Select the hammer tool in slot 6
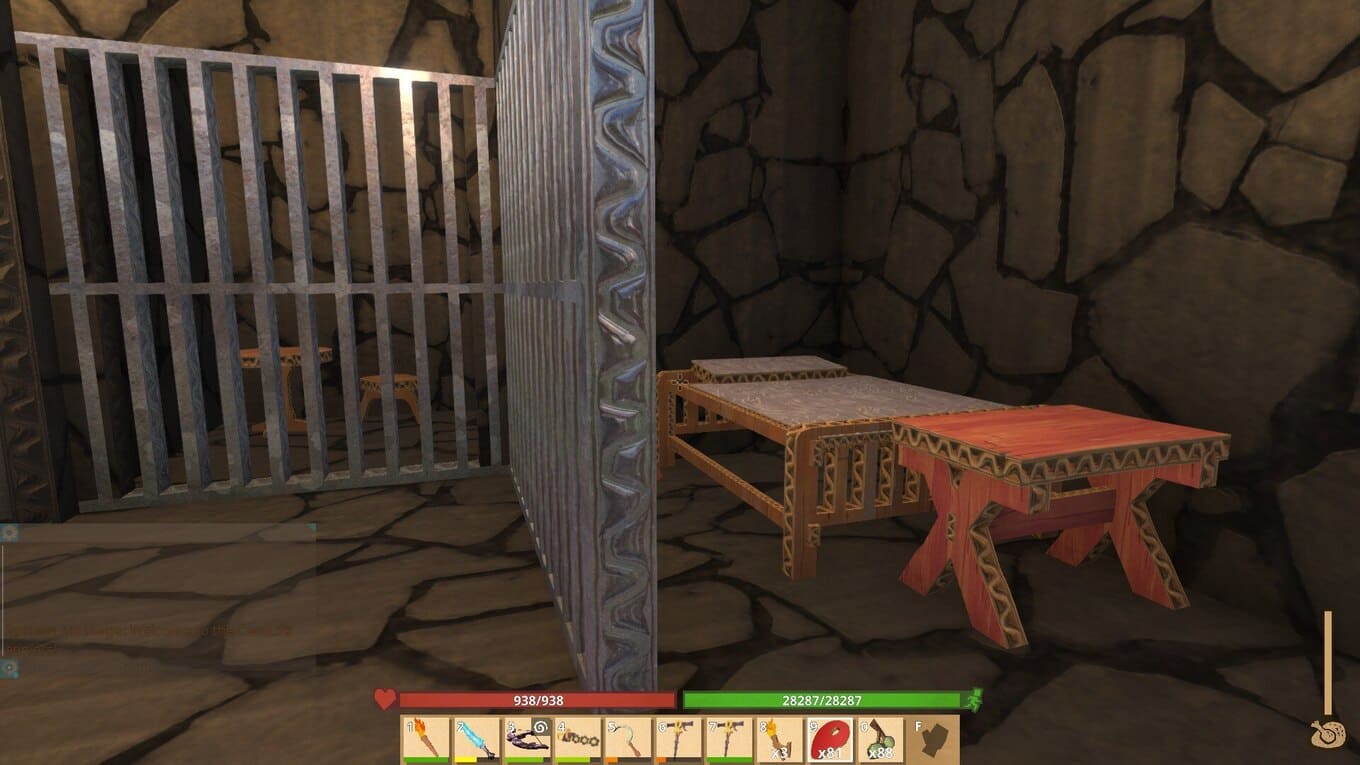The height and width of the screenshot is (765, 1360). [x=681, y=740]
